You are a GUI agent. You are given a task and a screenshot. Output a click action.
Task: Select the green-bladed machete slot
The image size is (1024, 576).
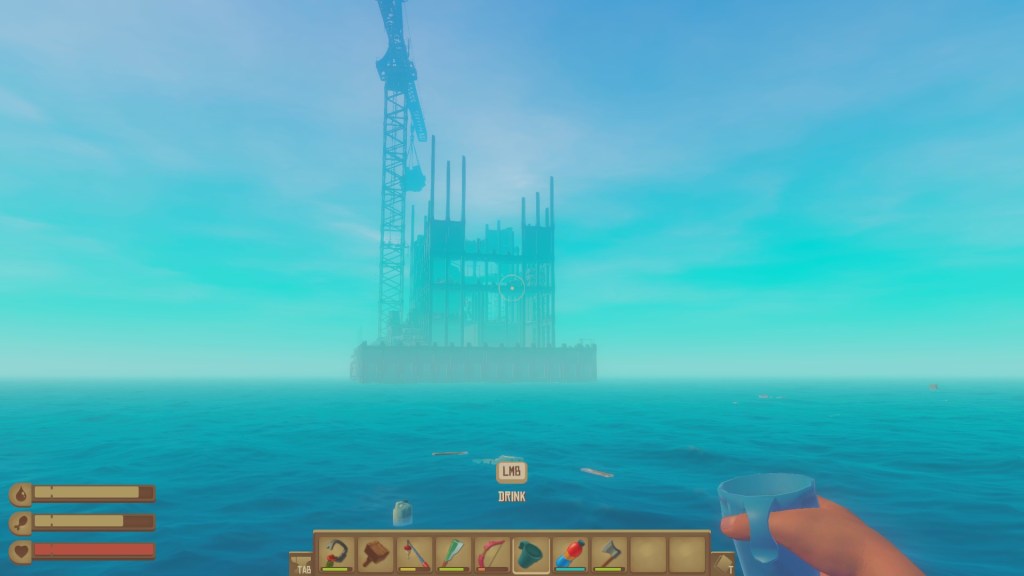tap(453, 553)
